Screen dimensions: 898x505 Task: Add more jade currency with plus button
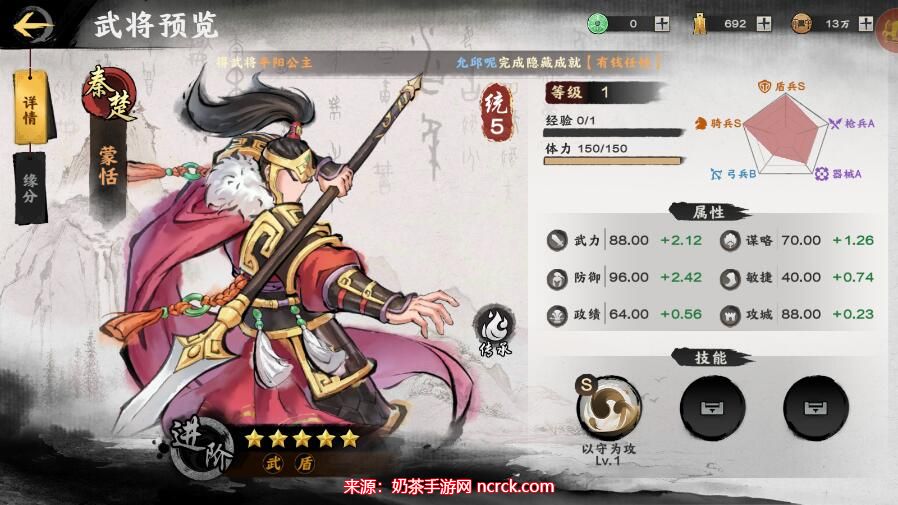click(662, 23)
